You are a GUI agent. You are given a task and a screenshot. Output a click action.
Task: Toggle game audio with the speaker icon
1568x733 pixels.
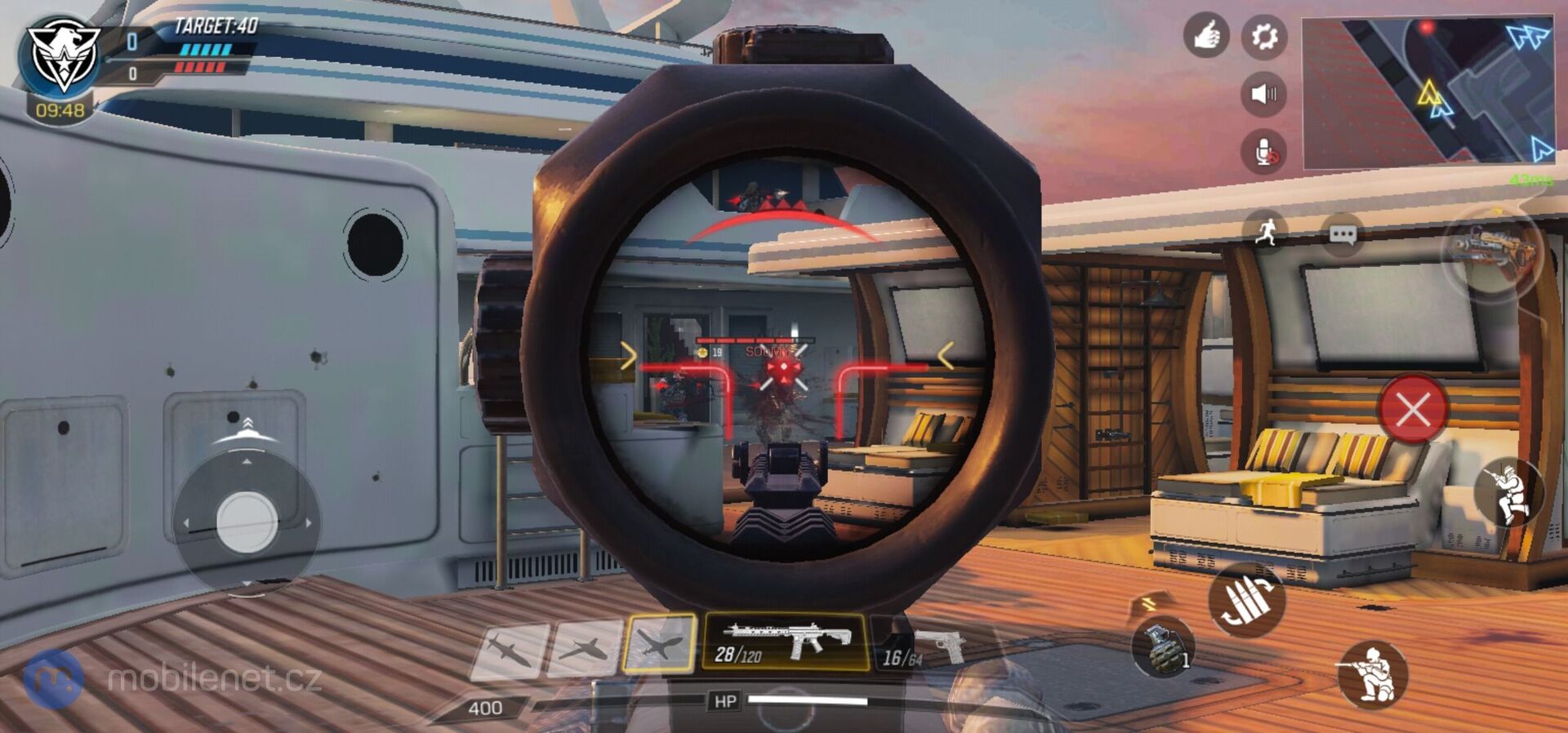(x=1263, y=92)
